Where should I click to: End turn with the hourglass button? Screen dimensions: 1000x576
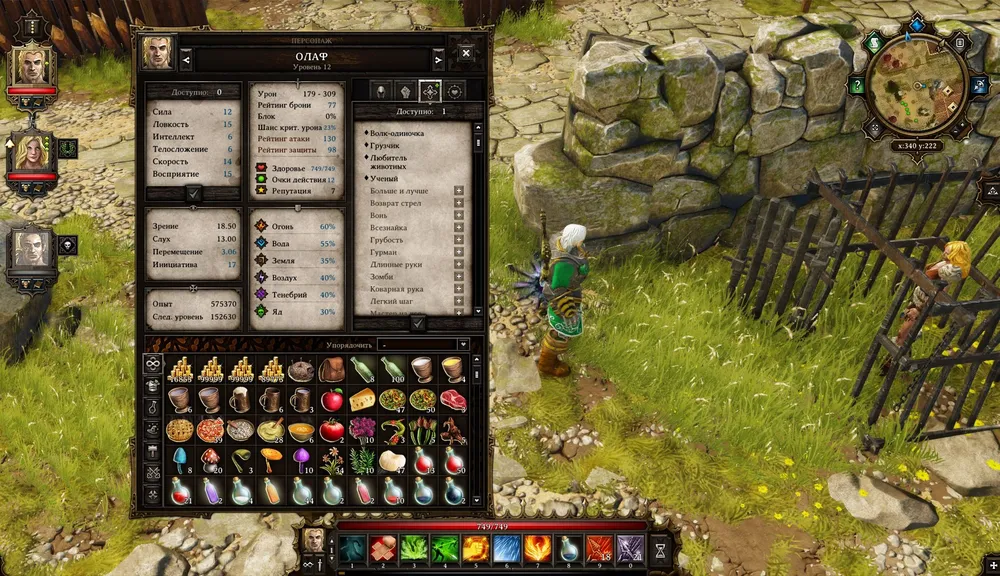[660, 548]
